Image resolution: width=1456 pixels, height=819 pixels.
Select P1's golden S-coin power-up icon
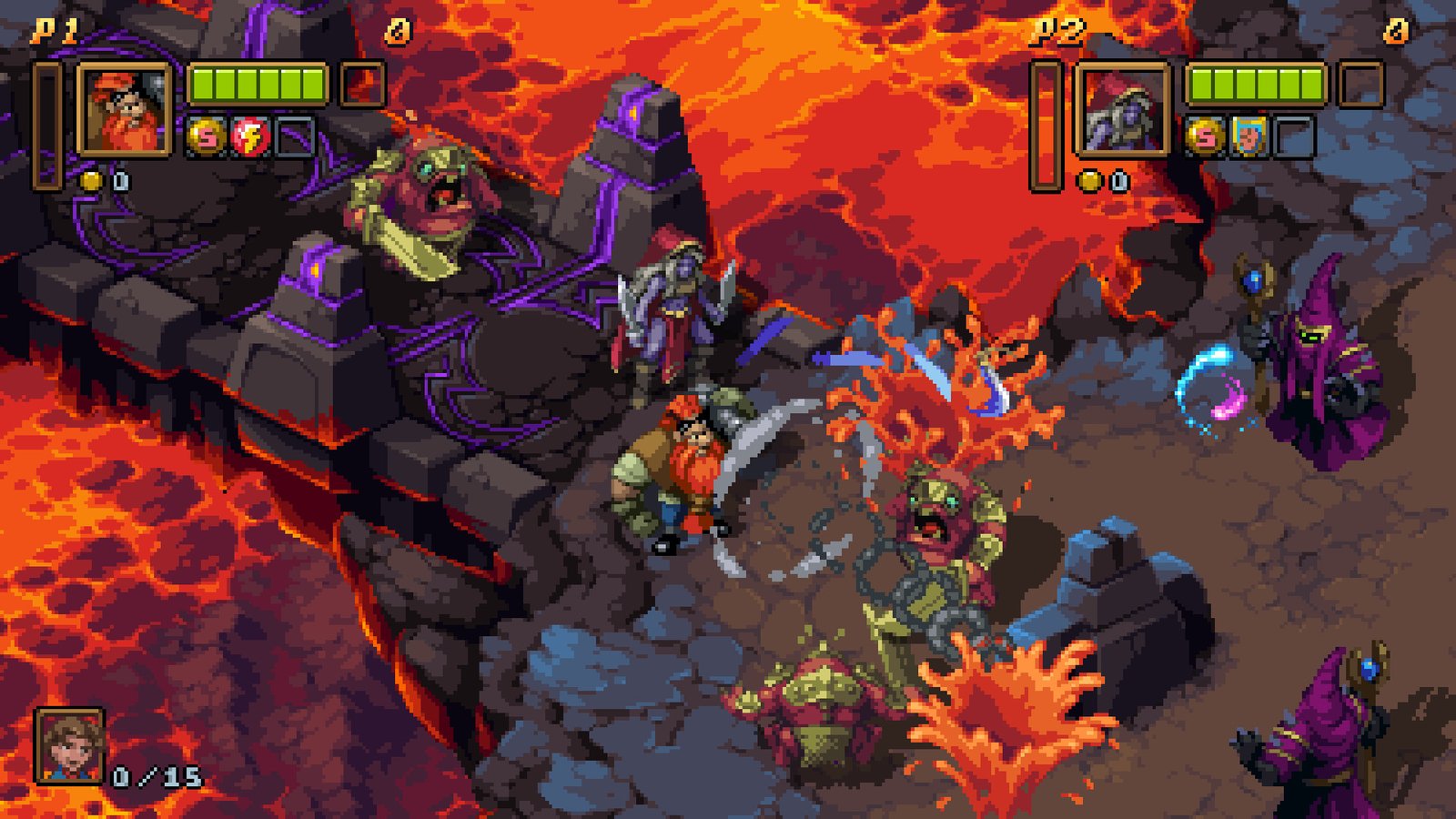click(207, 137)
